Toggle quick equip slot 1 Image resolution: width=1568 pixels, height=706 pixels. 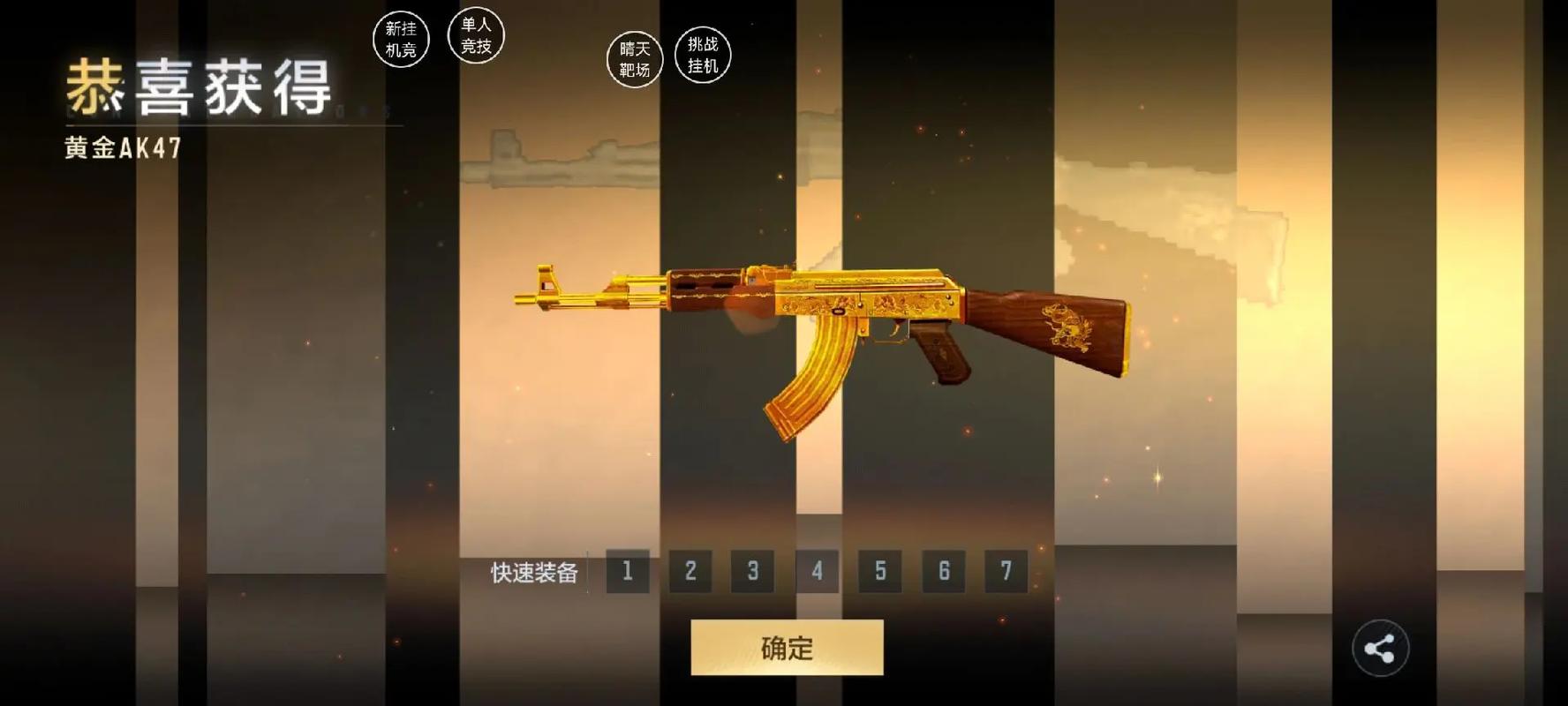627,572
